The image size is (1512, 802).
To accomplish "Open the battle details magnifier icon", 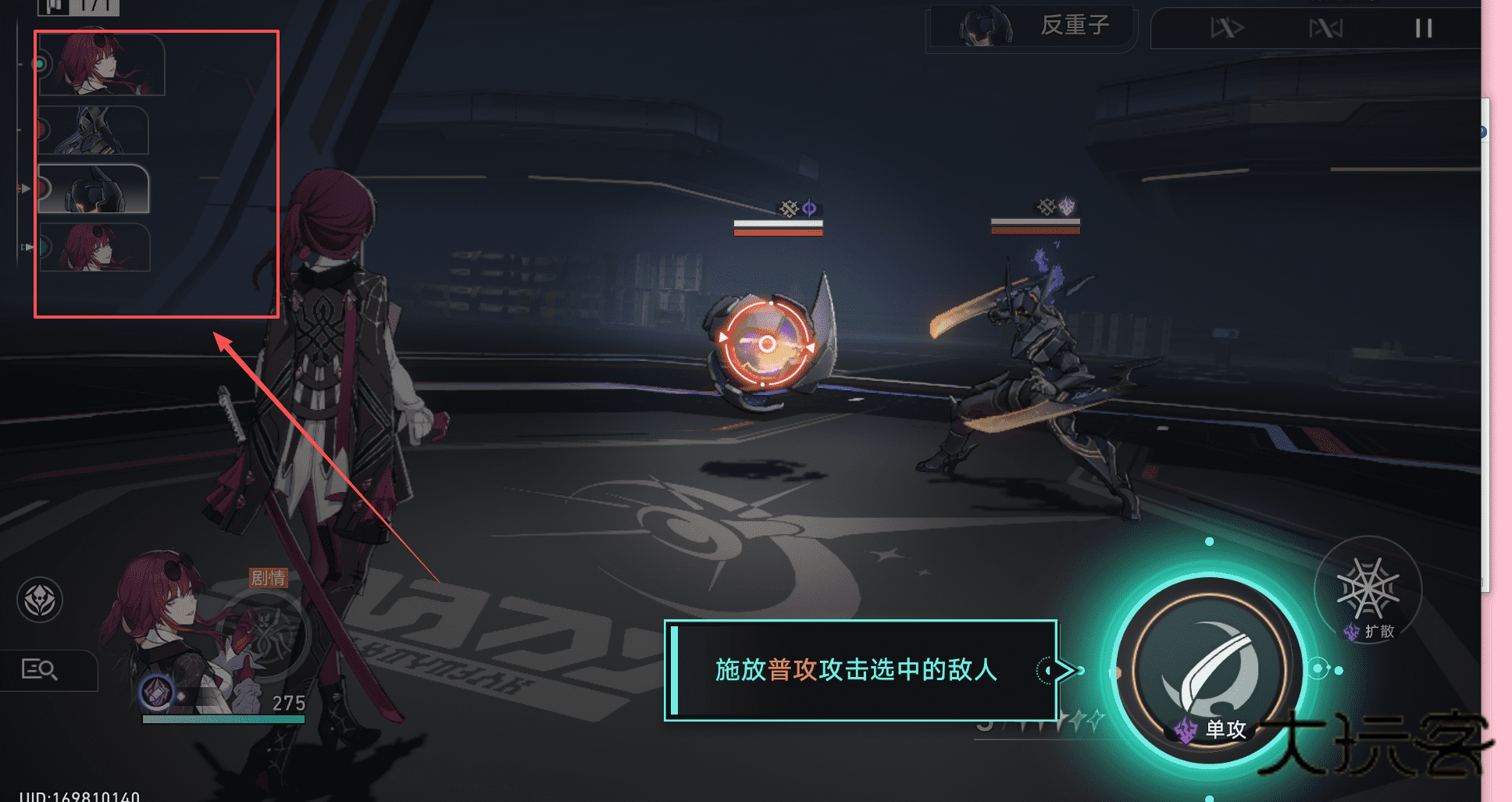I will click(40, 669).
